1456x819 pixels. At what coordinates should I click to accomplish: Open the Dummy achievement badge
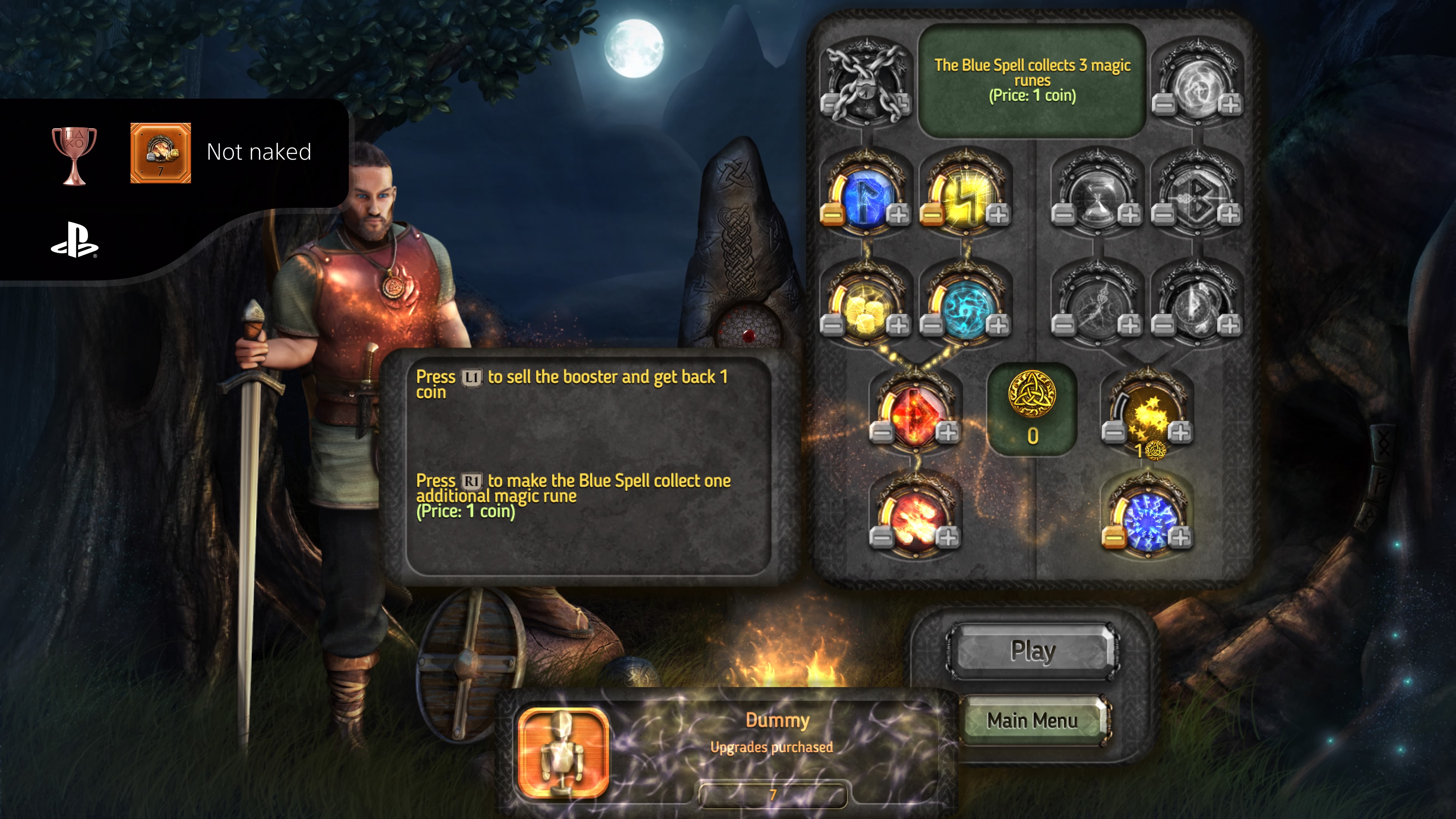(x=563, y=752)
